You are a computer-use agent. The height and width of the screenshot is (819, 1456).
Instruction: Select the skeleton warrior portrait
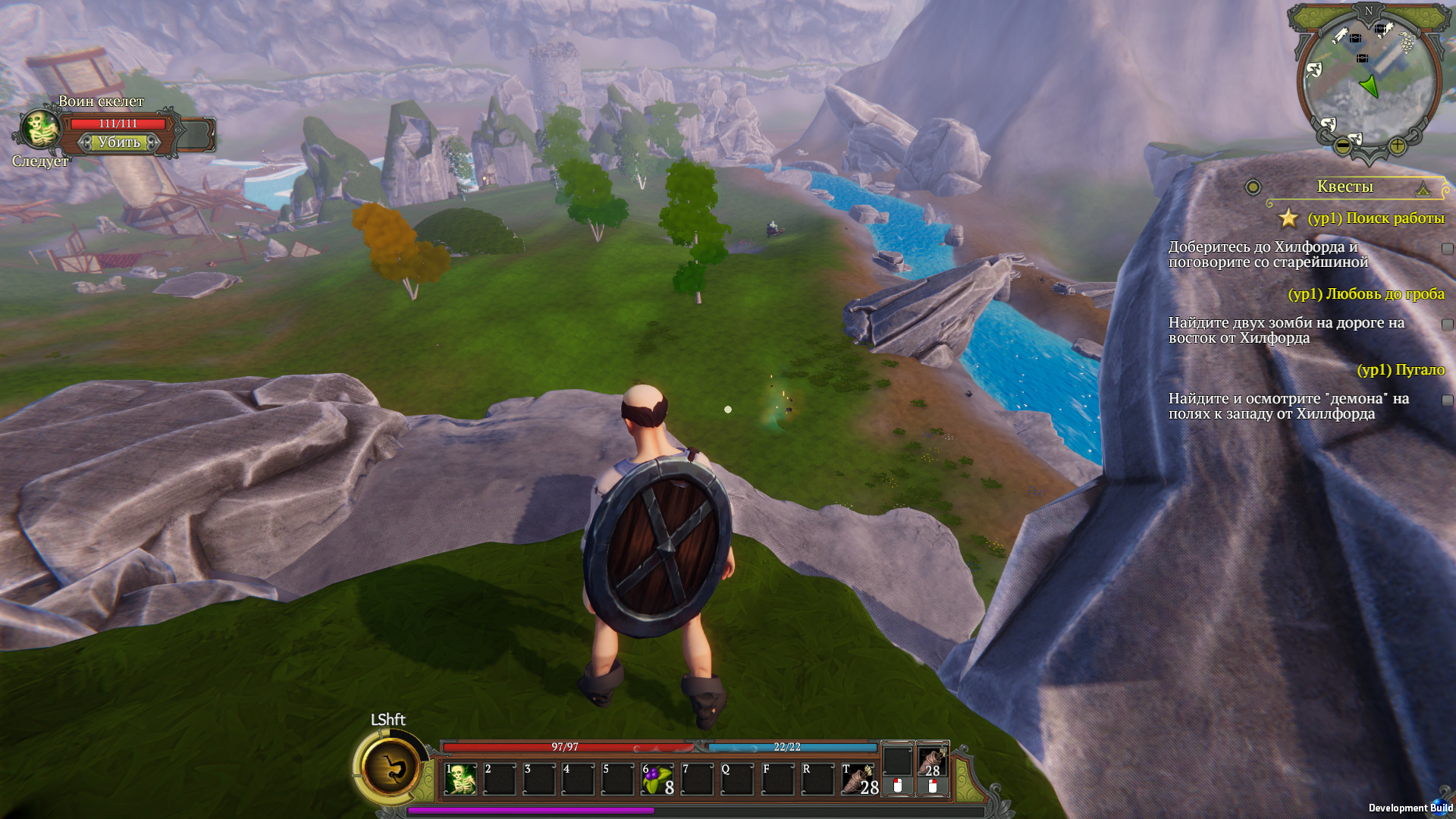coord(41,130)
